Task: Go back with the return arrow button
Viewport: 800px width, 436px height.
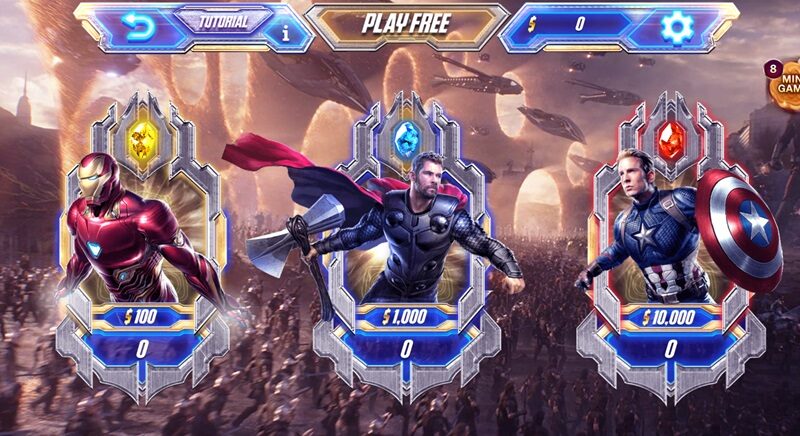Action: pos(137,28)
